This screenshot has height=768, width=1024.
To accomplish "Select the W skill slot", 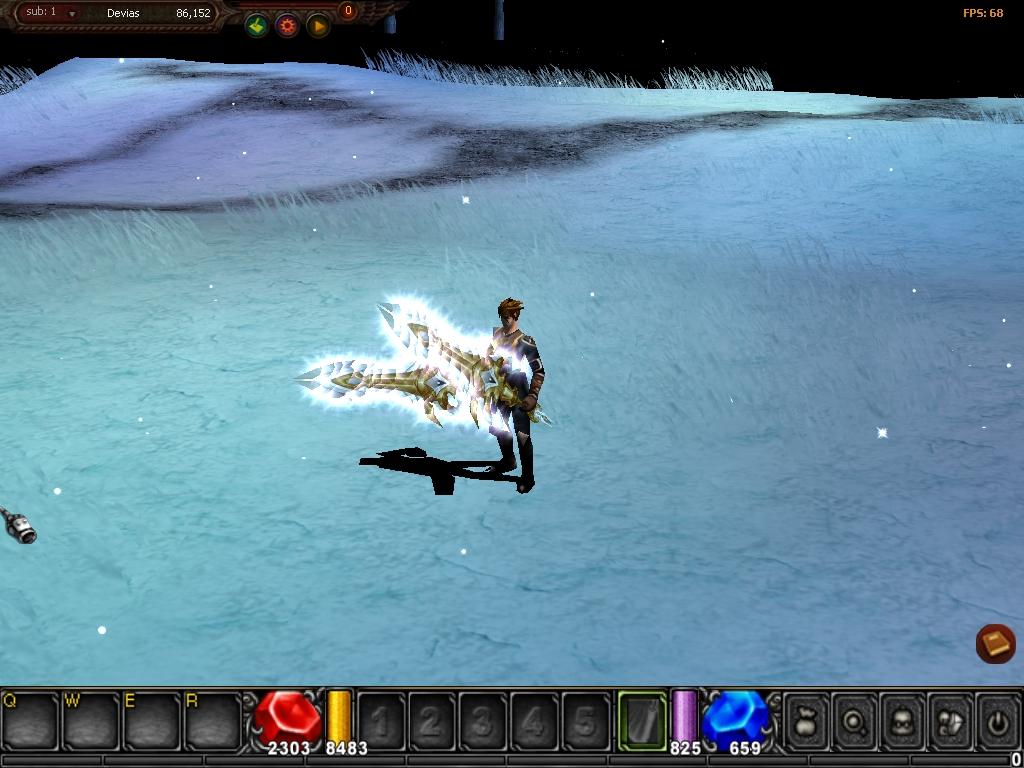I will coord(91,719).
